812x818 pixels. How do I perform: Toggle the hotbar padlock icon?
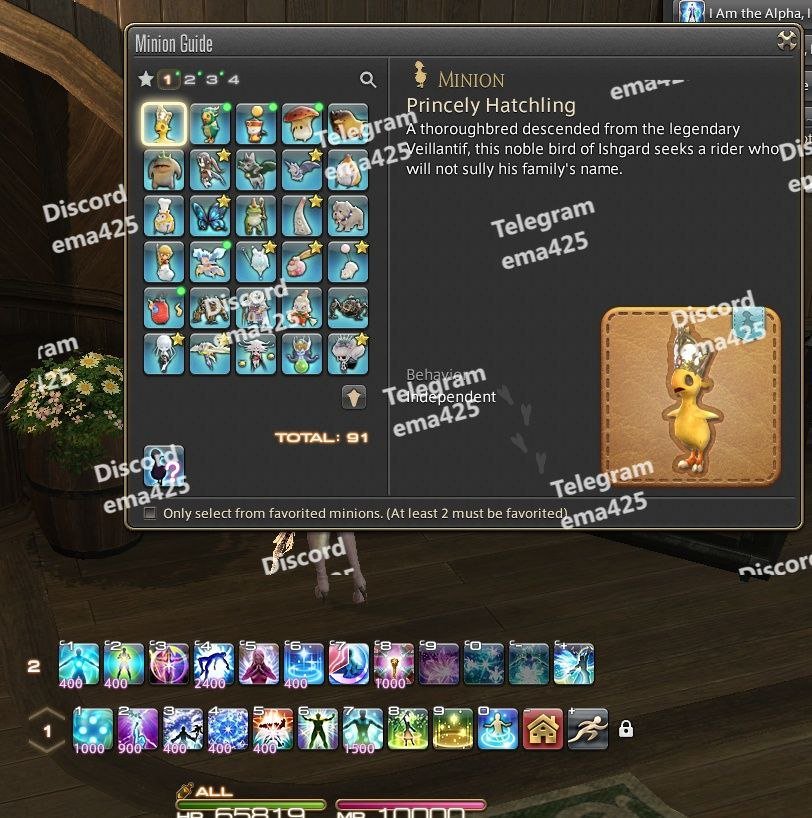[626, 730]
